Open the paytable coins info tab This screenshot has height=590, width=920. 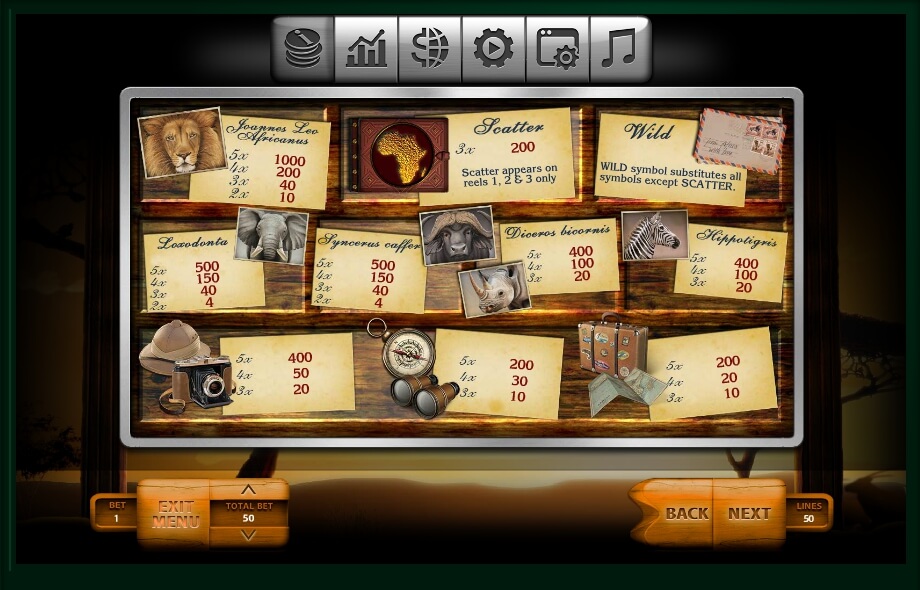tap(303, 49)
